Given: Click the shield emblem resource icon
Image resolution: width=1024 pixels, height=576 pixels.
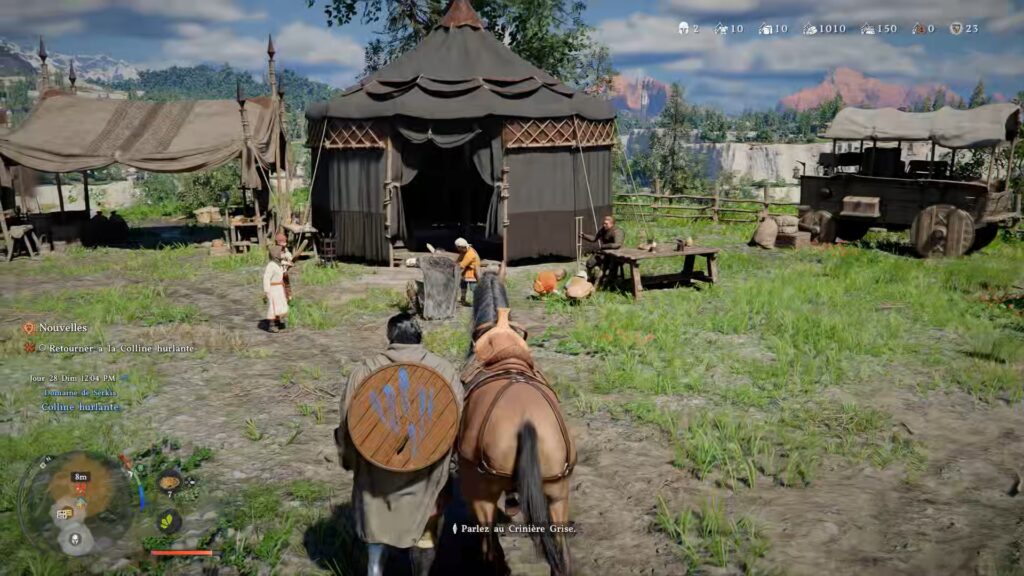Looking at the screenshot, I should [956, 29].
